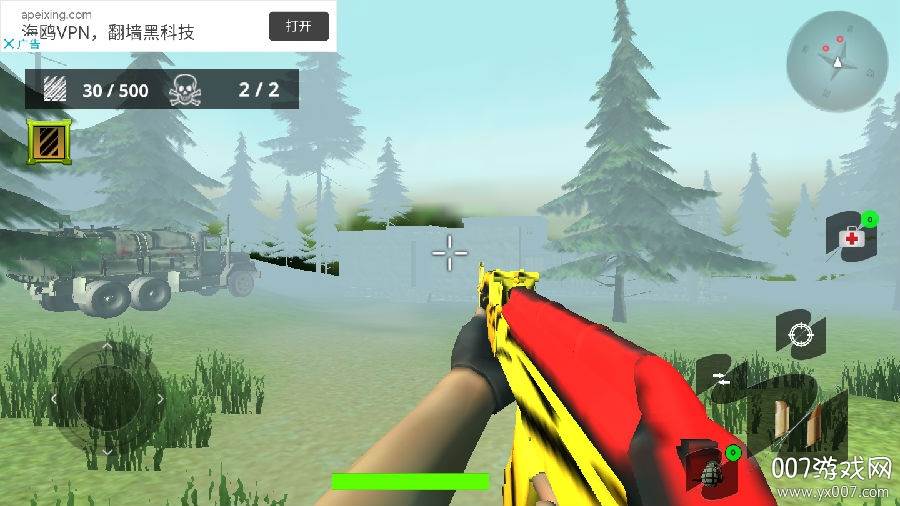
Task: Switch weapons with the arrows button
Action: [722, 377]
